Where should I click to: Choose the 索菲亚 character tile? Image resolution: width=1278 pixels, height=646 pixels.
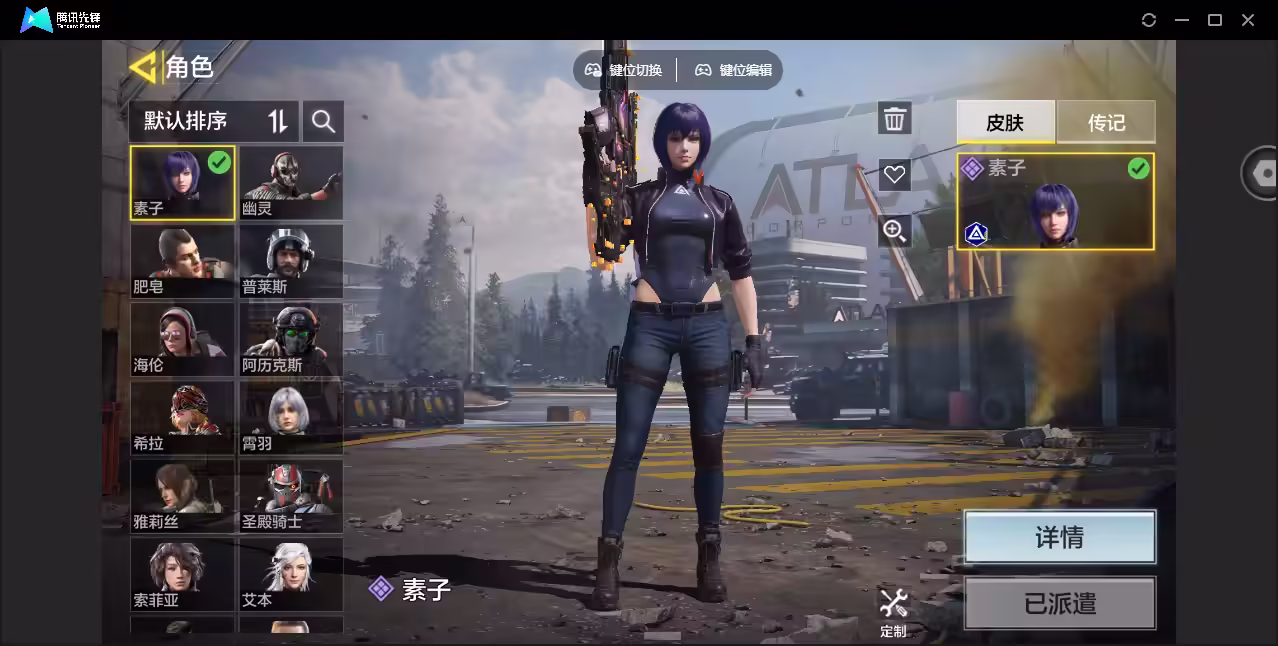click(182, 573)
